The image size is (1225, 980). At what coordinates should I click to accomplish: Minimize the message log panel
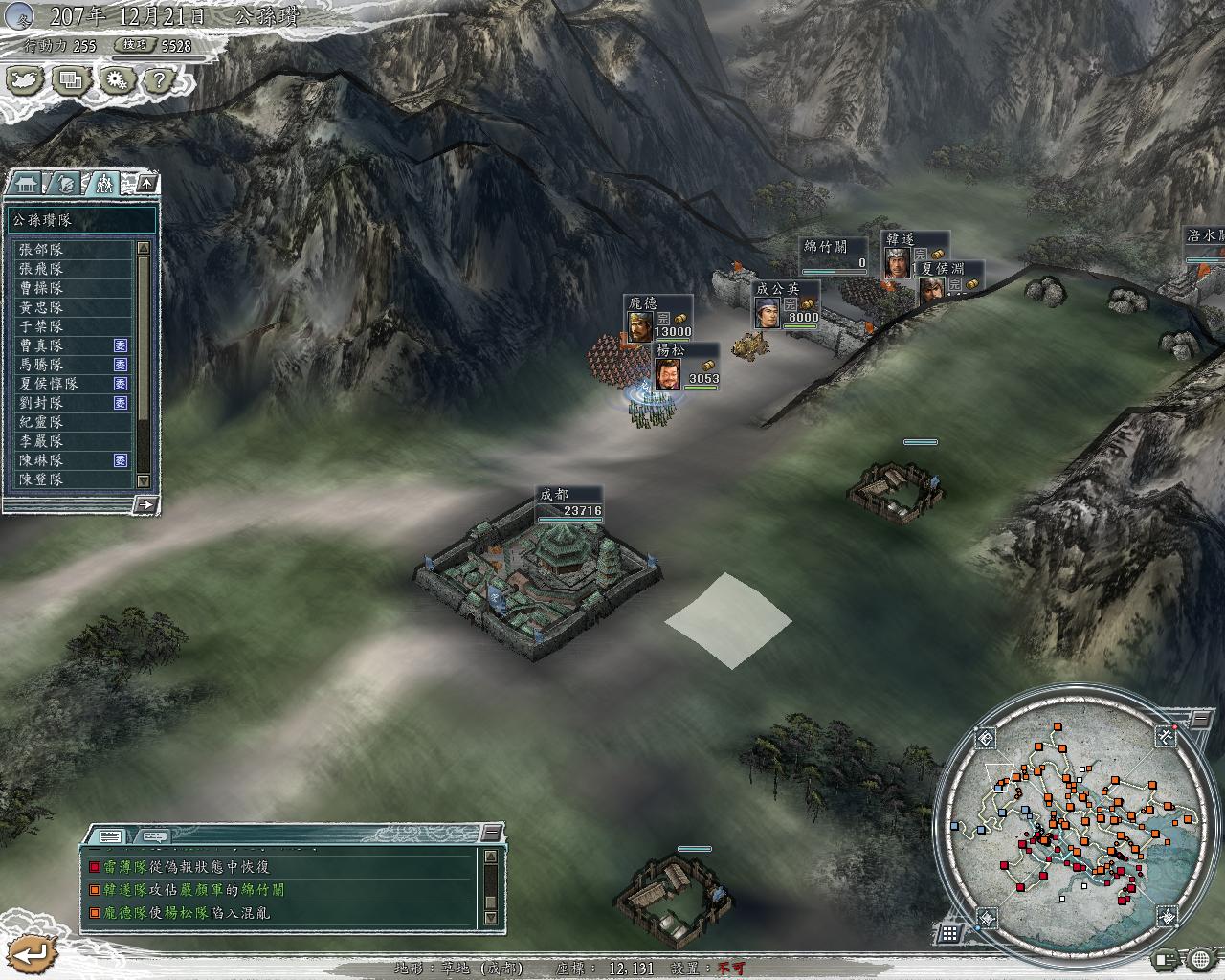[x=491, y=833]
